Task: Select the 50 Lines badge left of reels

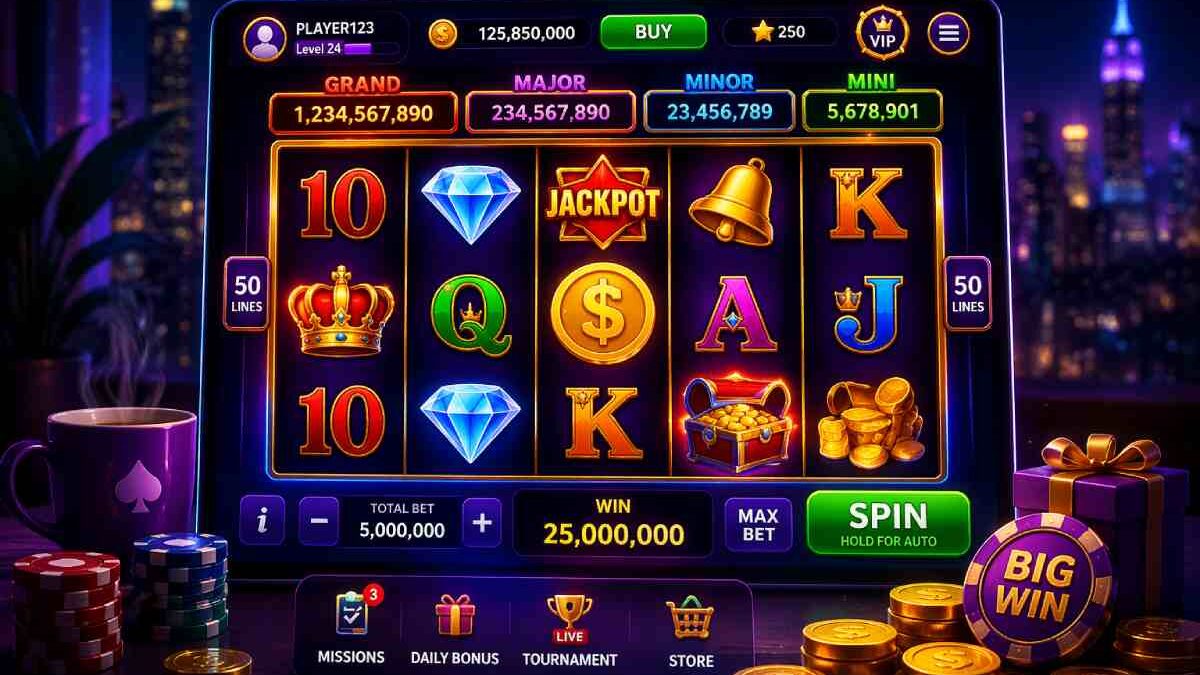Action: point(246,293)
